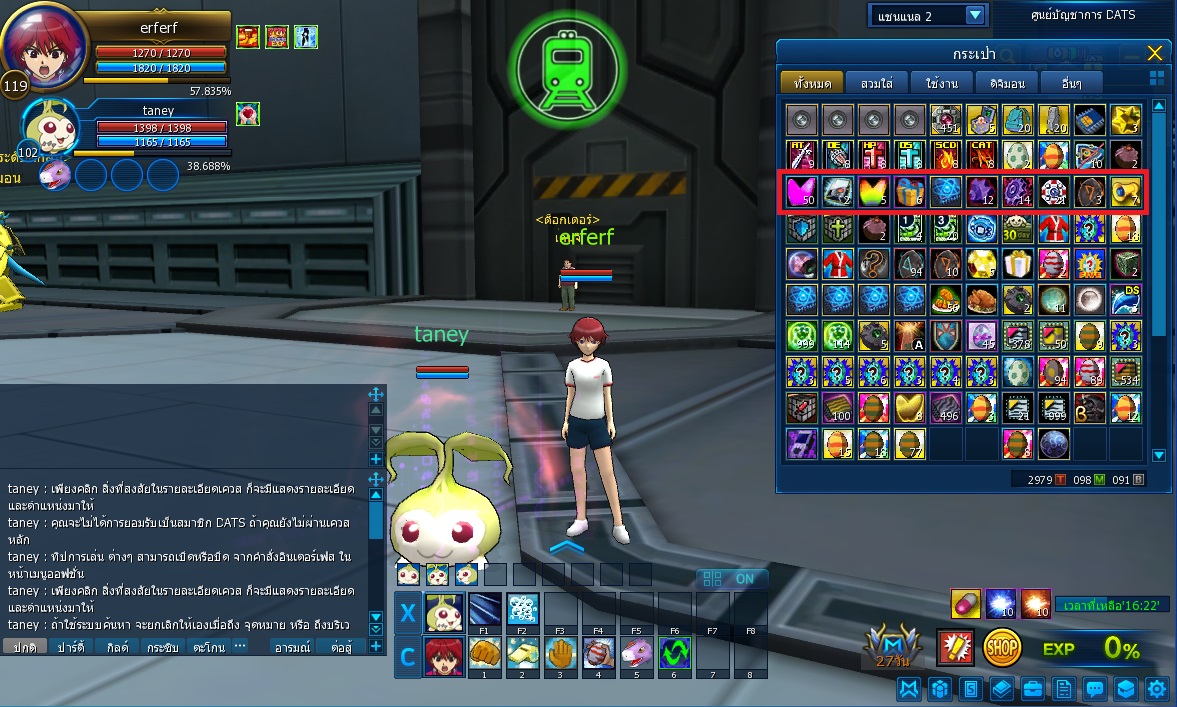Switch chat to the ปาร์ตี้ tab
The width and height of the screenshot is (1177, 707).
[x=70, y=647]
